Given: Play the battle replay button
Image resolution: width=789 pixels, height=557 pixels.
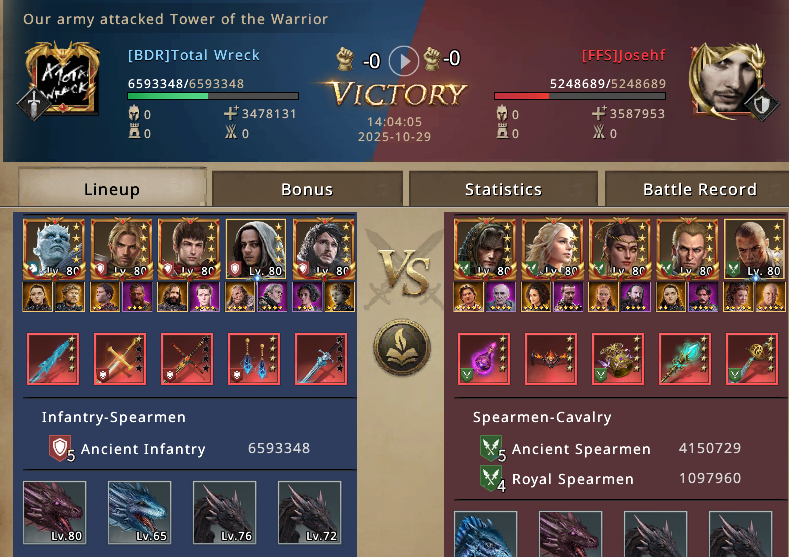Looking at the screenshot, I should (x=403, y=61).
